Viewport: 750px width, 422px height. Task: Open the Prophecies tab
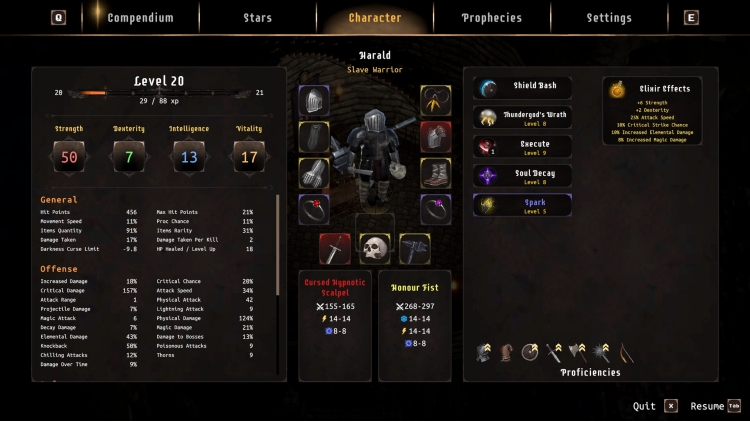coord(491,18)
